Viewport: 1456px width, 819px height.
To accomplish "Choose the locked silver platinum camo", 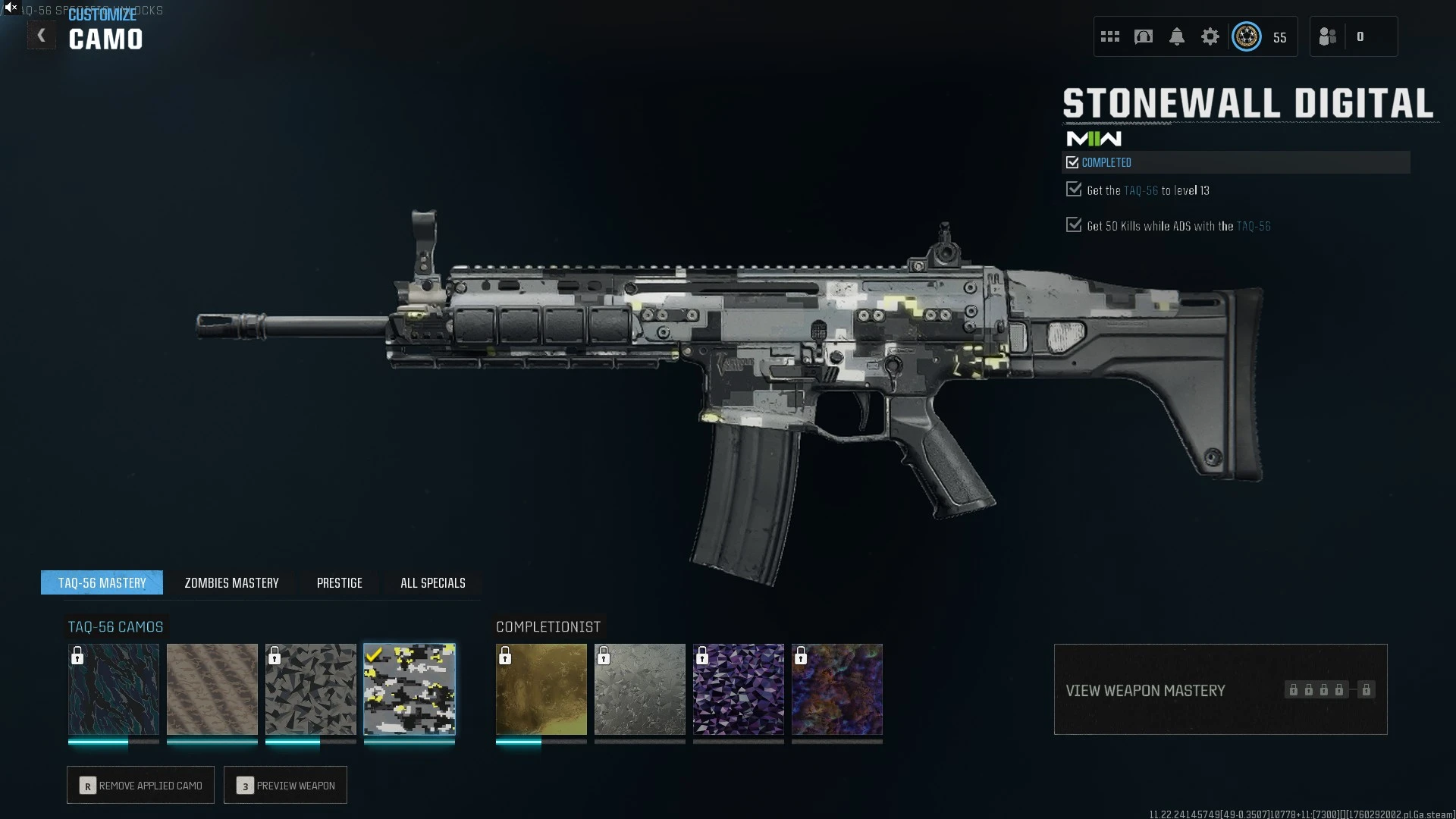I will click(x=640, y=689).
